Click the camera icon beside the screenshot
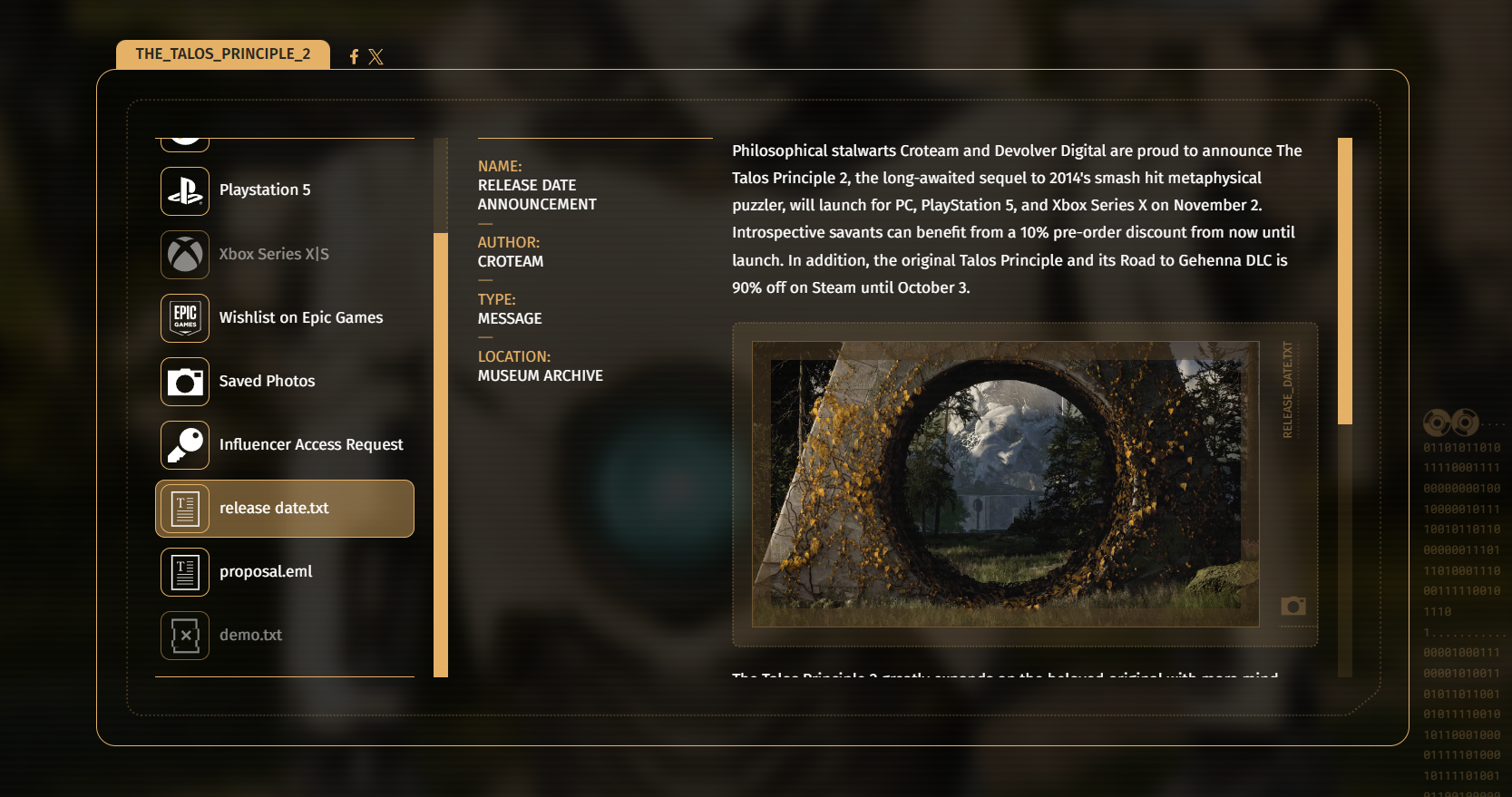 coord(1293,606)
